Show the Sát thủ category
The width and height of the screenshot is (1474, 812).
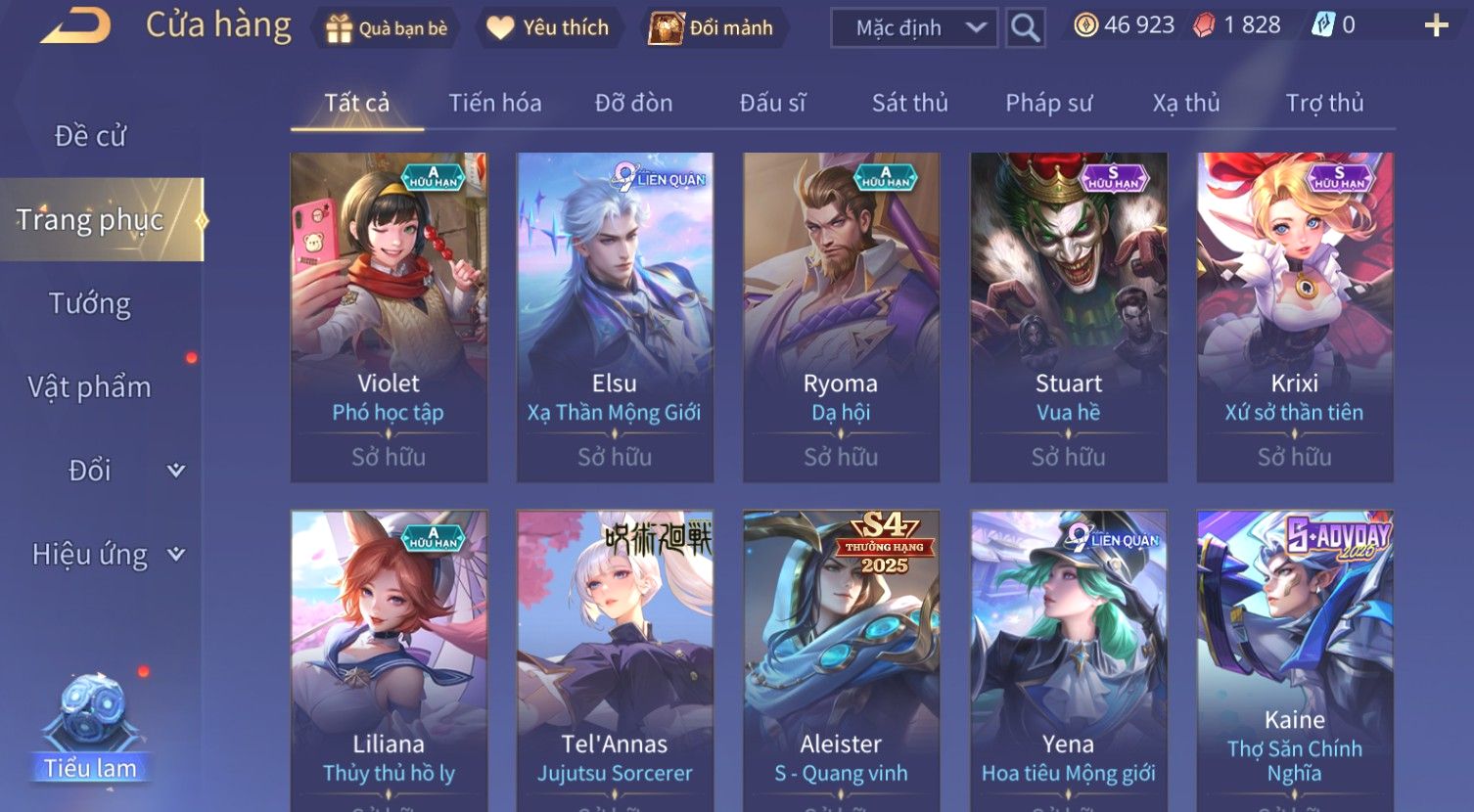(909, 103)
